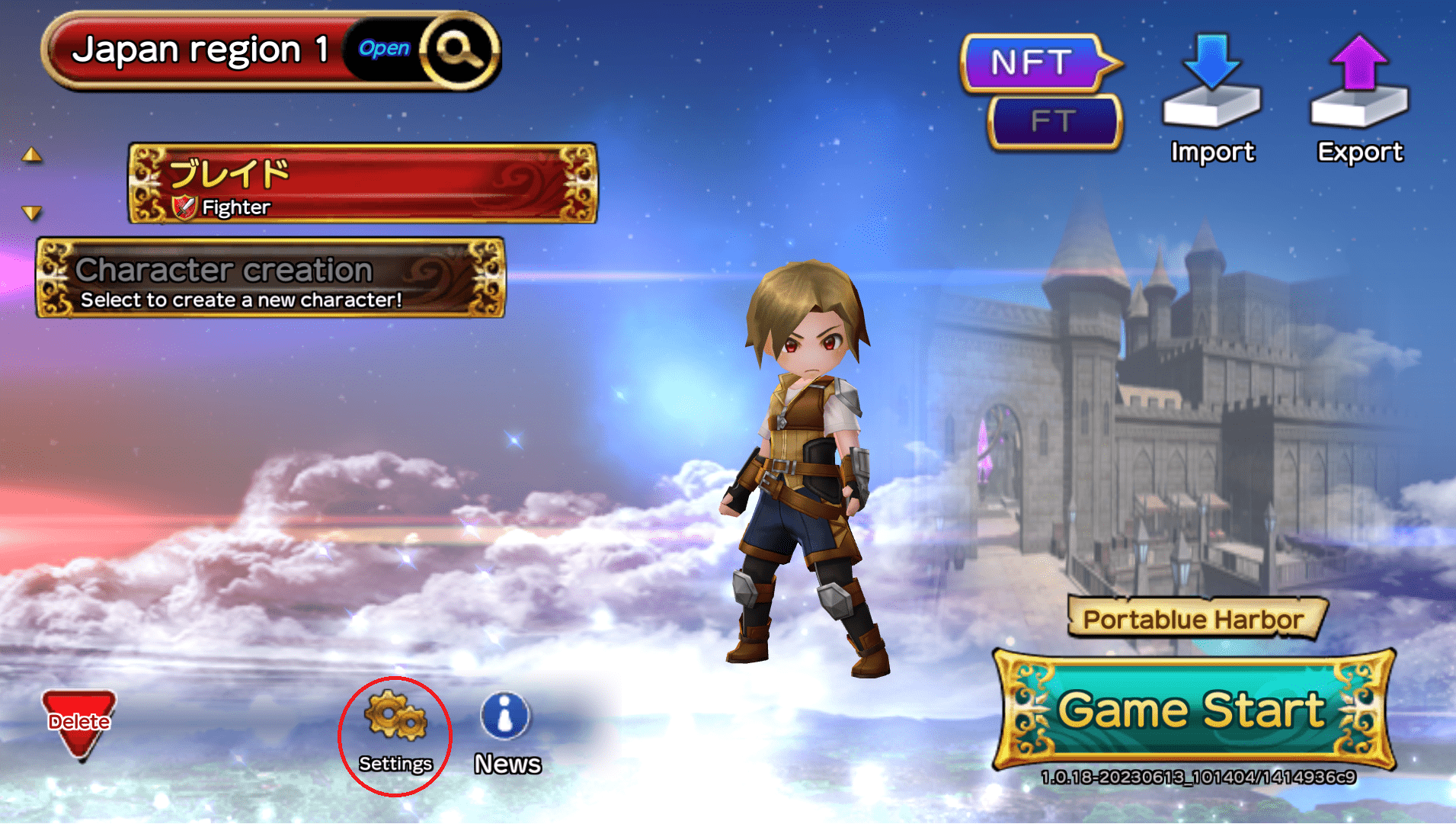Image resolution: width=1456 pixels, height=824 pixels.
Task: Click the magnifying glass search icon
Action: click(x=457, y=50)
